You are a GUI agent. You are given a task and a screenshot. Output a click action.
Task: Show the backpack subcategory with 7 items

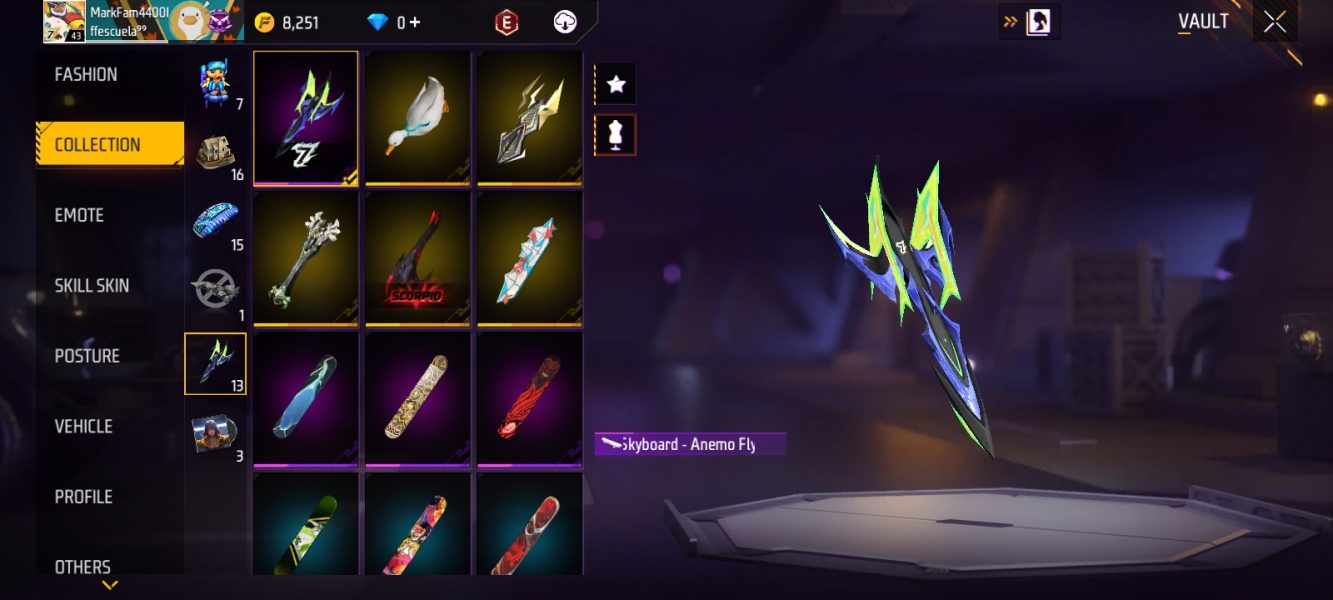coord(215,82)
